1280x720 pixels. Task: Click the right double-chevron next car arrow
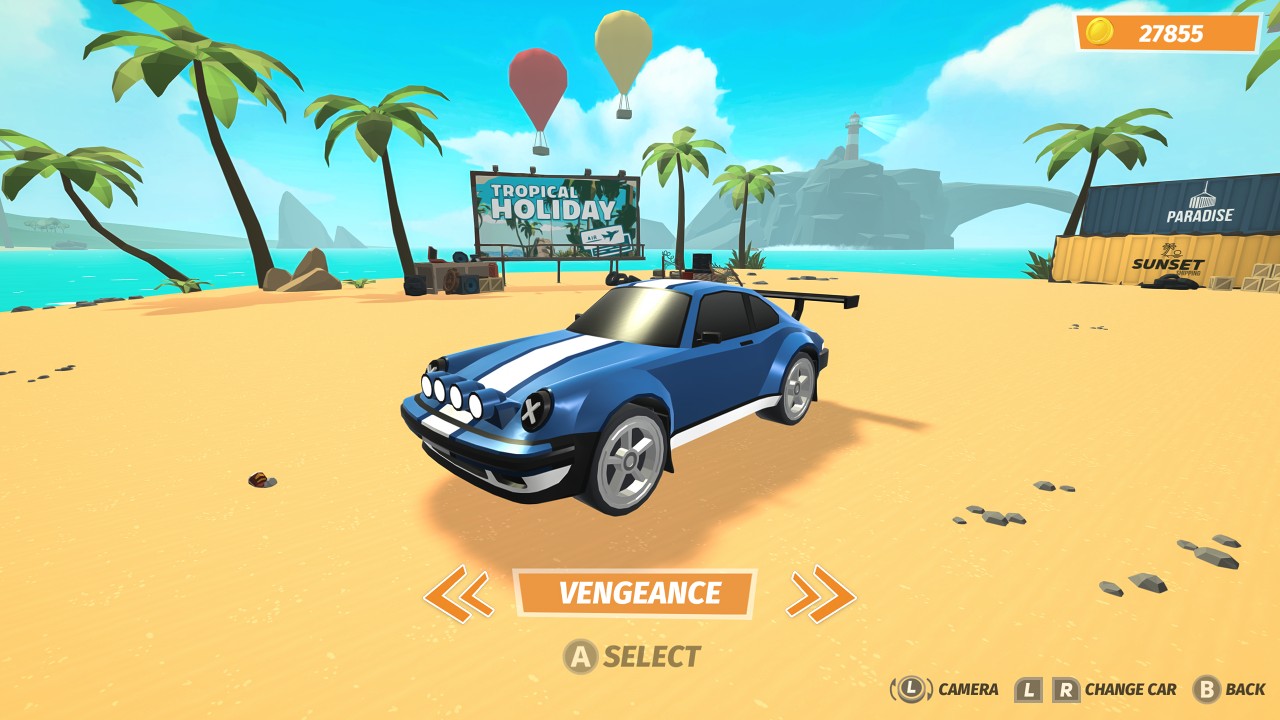pyautogui.click(x=822, y=592)
